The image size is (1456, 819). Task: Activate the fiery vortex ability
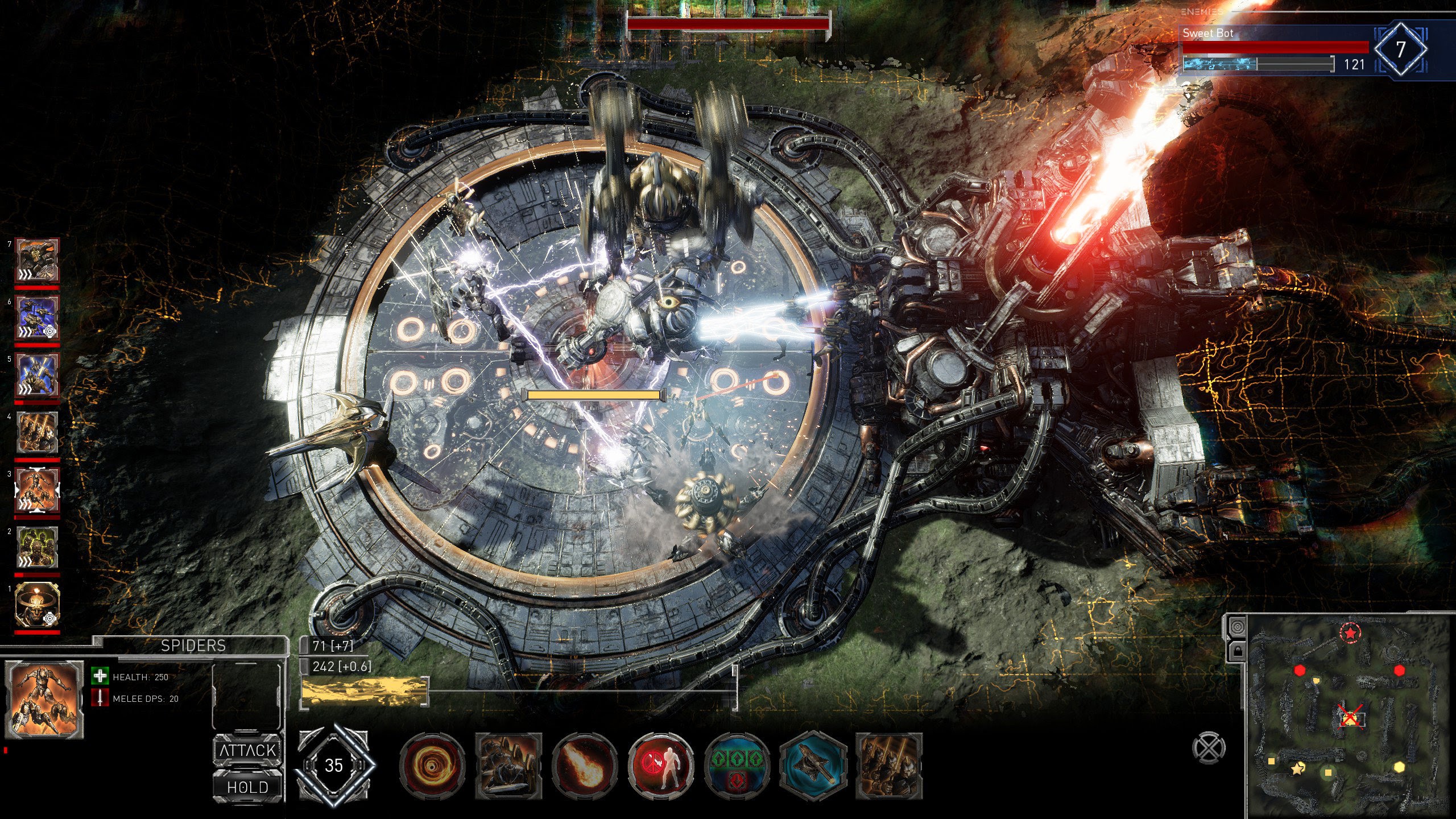[432, 766]
